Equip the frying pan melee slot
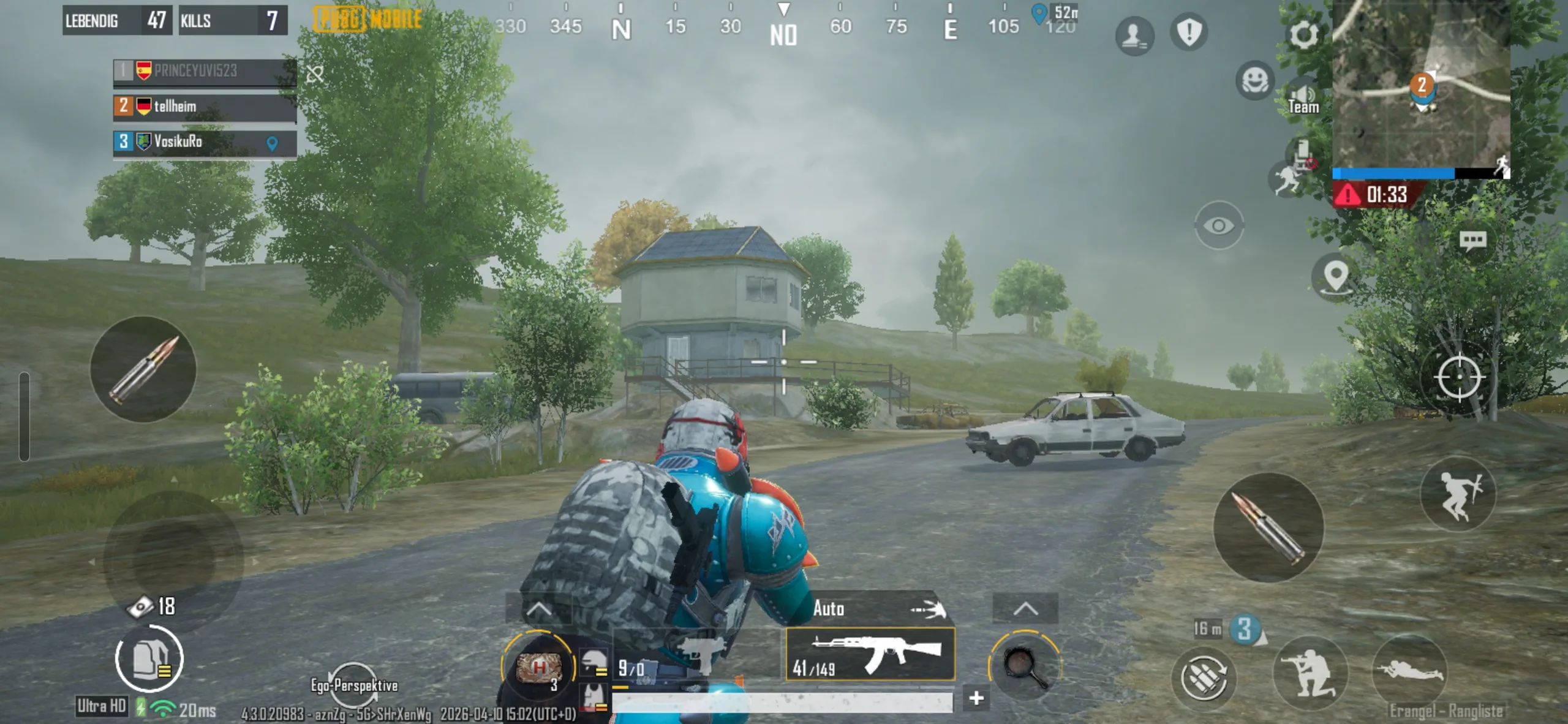1568x724 pixels. point(1025,666)
